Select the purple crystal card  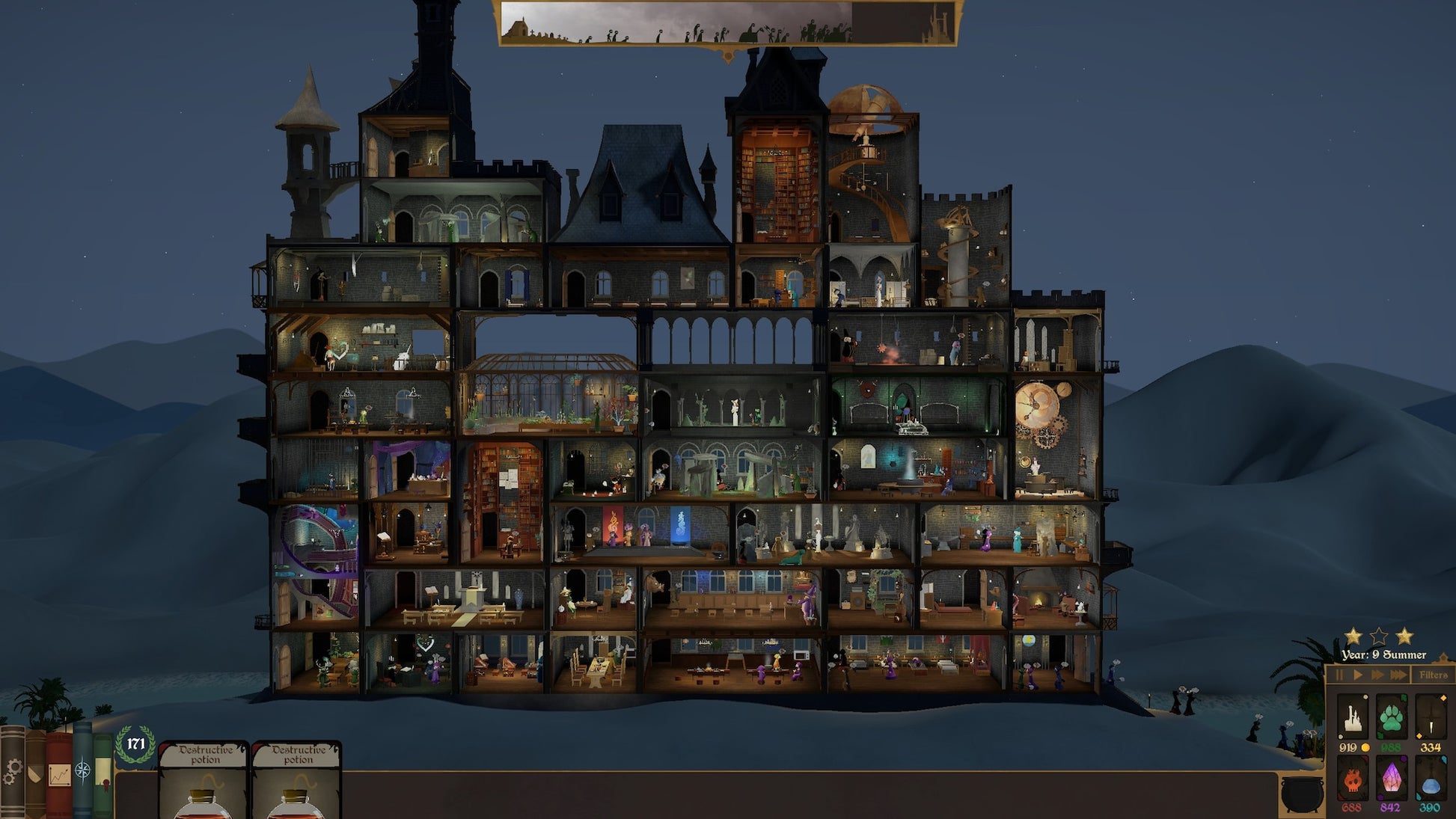click(1391, 779)
